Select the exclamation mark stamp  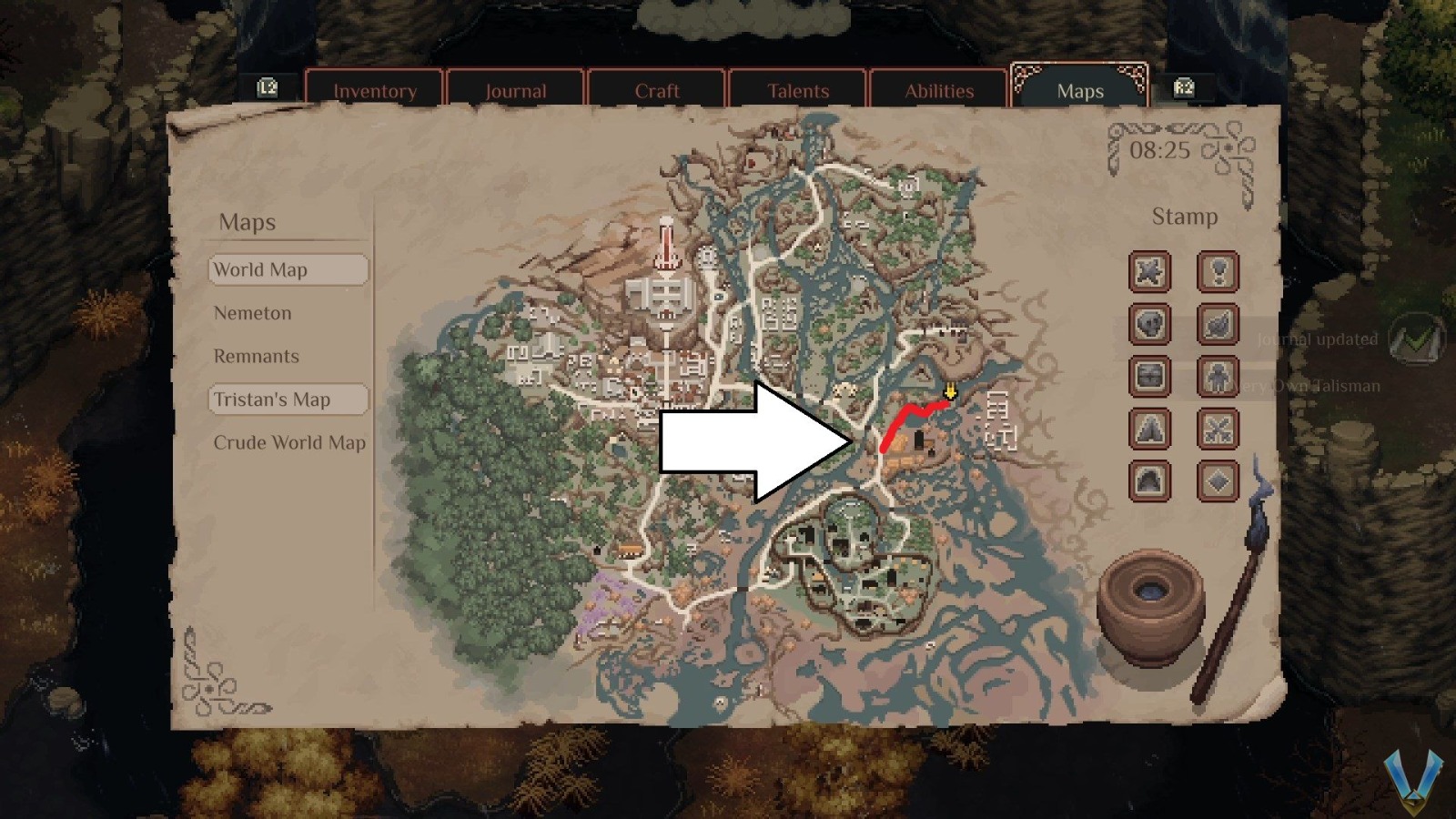[x=1219, y=272]
